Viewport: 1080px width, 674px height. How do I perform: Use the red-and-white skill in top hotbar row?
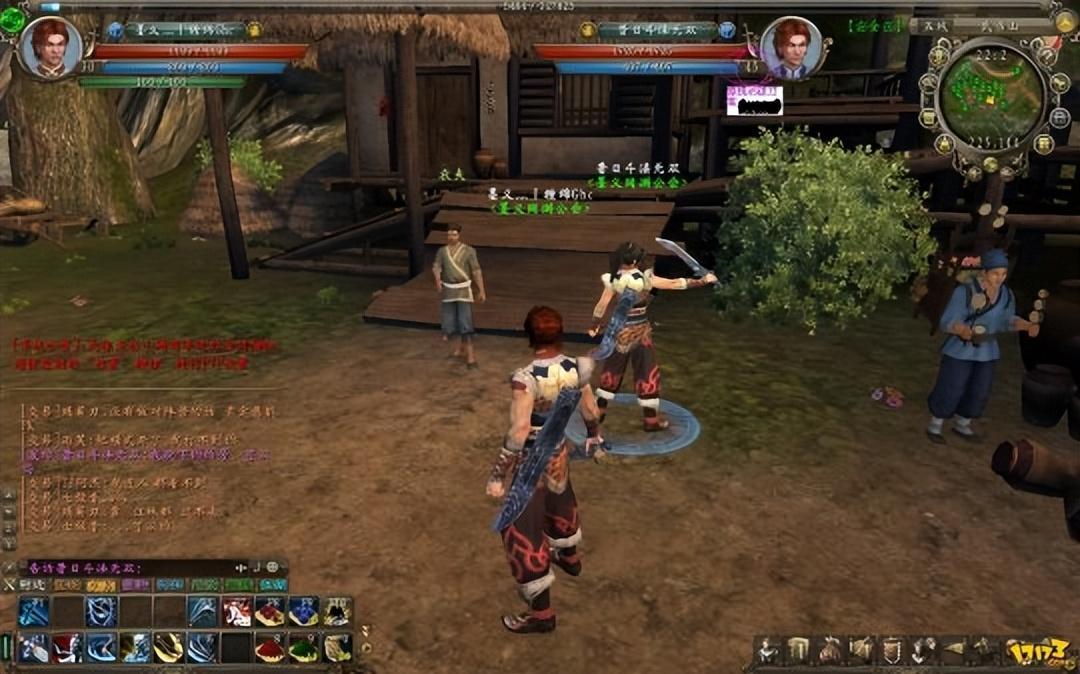237,612
